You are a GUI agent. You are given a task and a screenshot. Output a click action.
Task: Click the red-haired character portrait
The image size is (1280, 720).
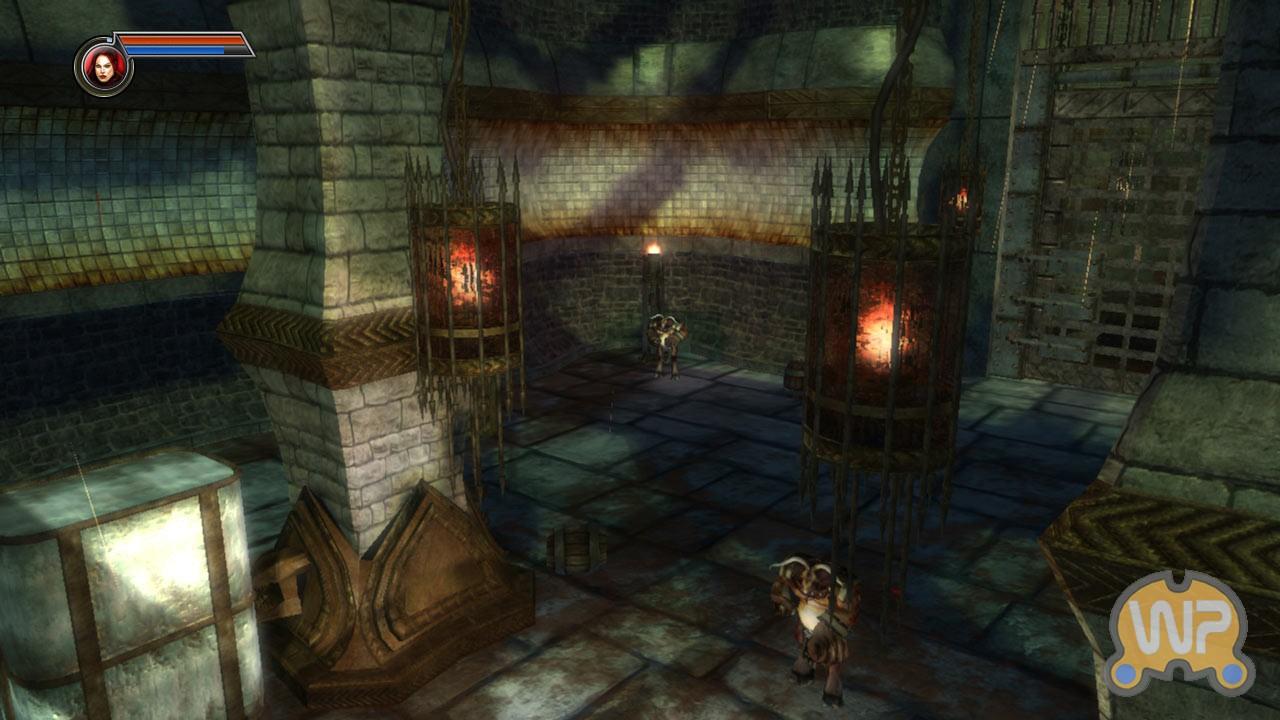tap(103, 66)
